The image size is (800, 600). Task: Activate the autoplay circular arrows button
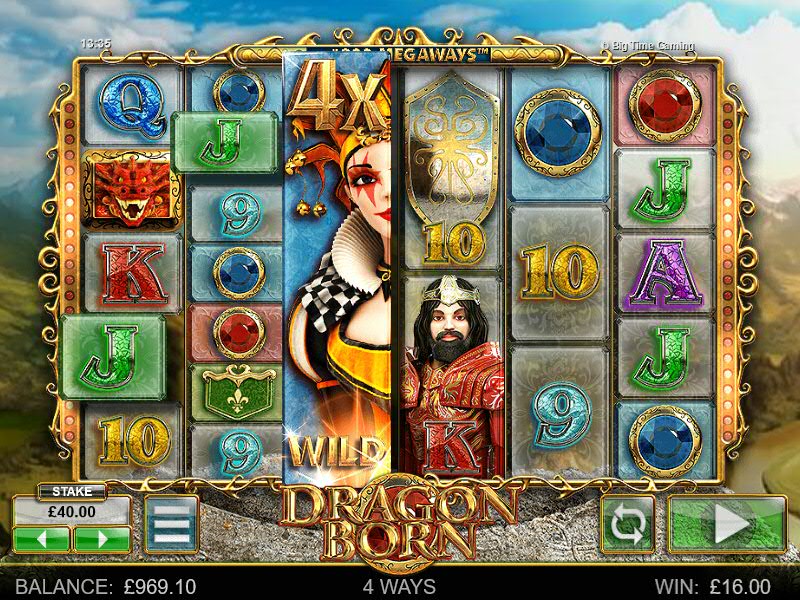pos(627,524)
